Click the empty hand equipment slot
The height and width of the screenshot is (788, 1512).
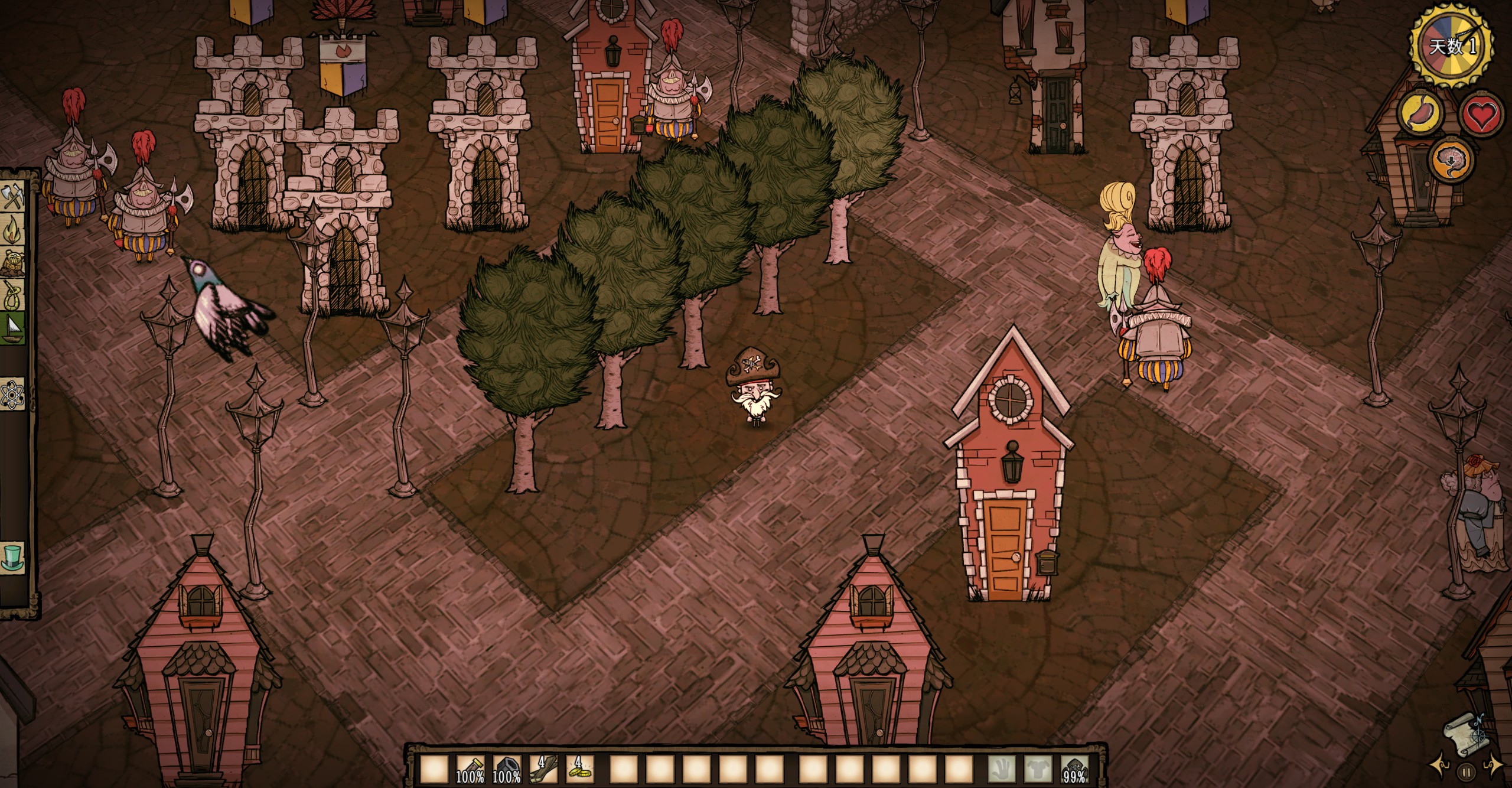click(x=1002, y=772)
